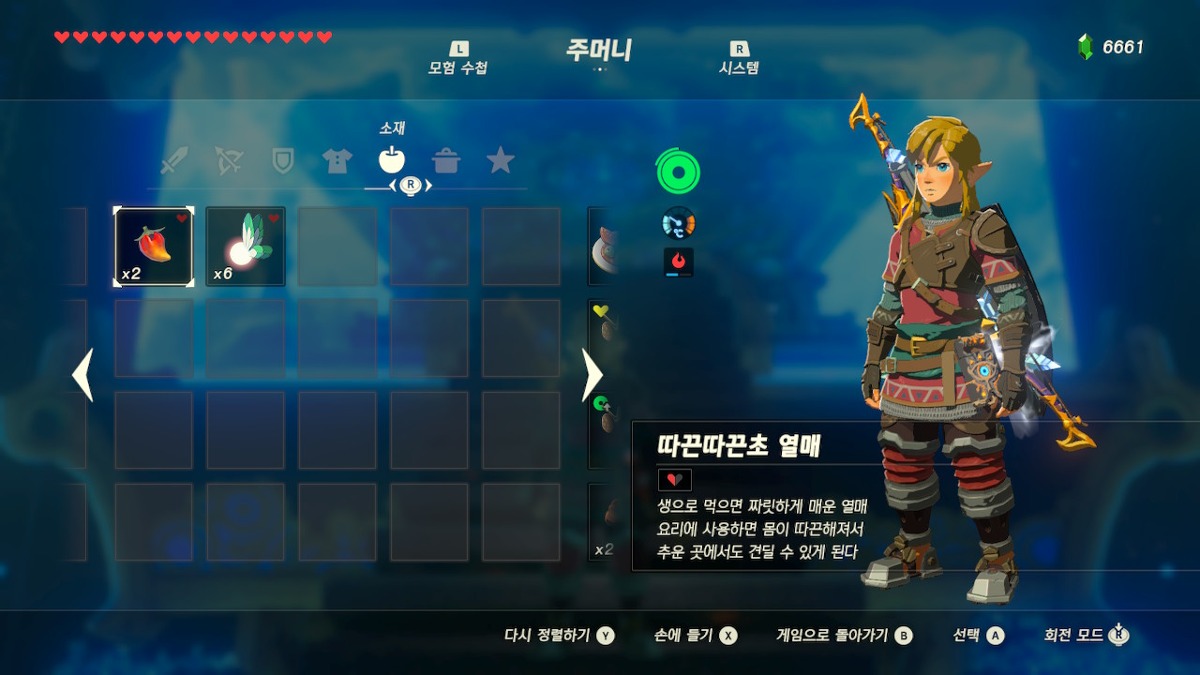
Task: Show the next inventory page with right arrow
Action: 592,375
